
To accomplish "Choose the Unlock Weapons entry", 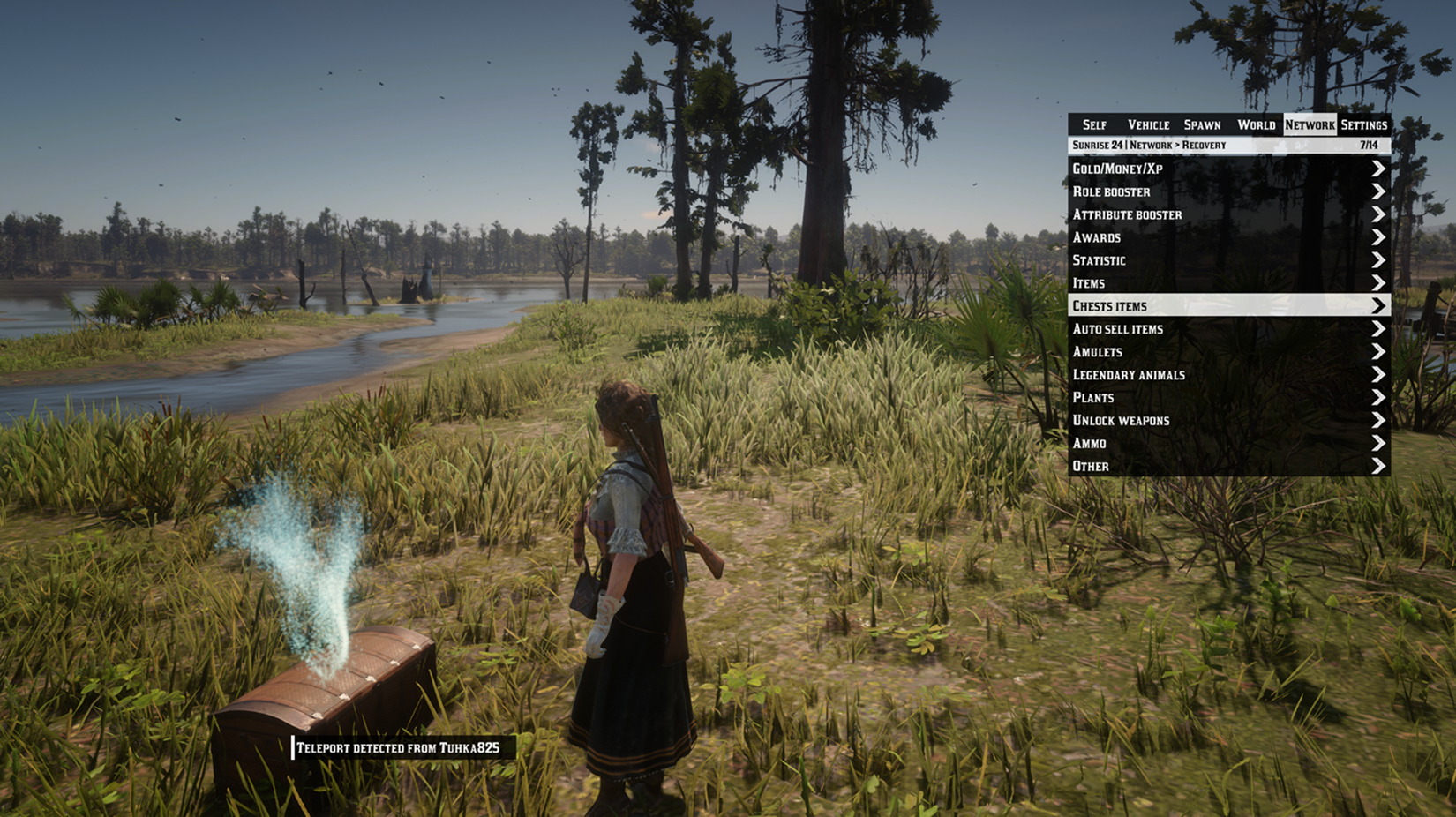I will [1228, 421].
